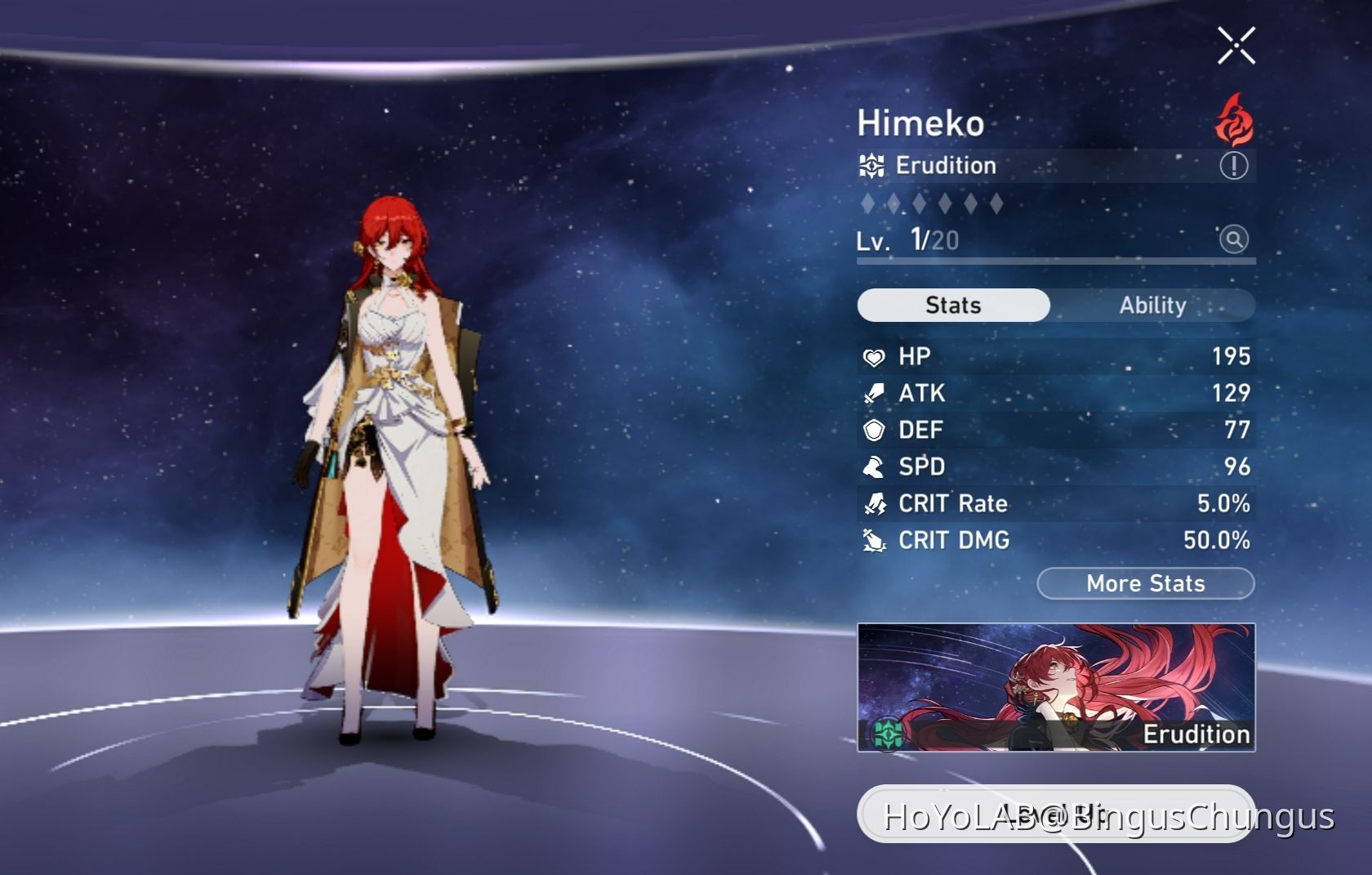Viewport: 1372px width, 875px height.
Task: Select the Erudition path icon next to the name
Action: 873,166
